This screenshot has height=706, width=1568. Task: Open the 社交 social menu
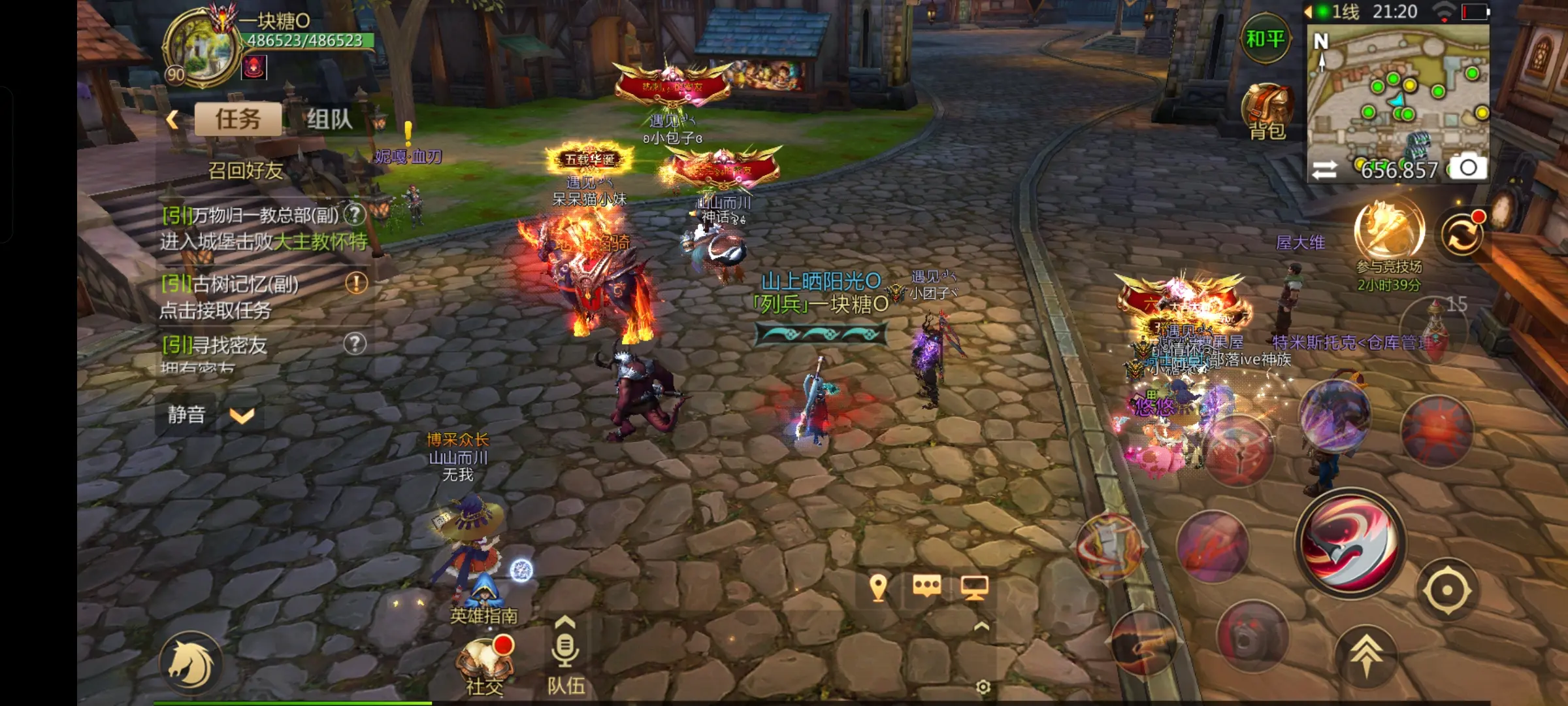(485, 664)
